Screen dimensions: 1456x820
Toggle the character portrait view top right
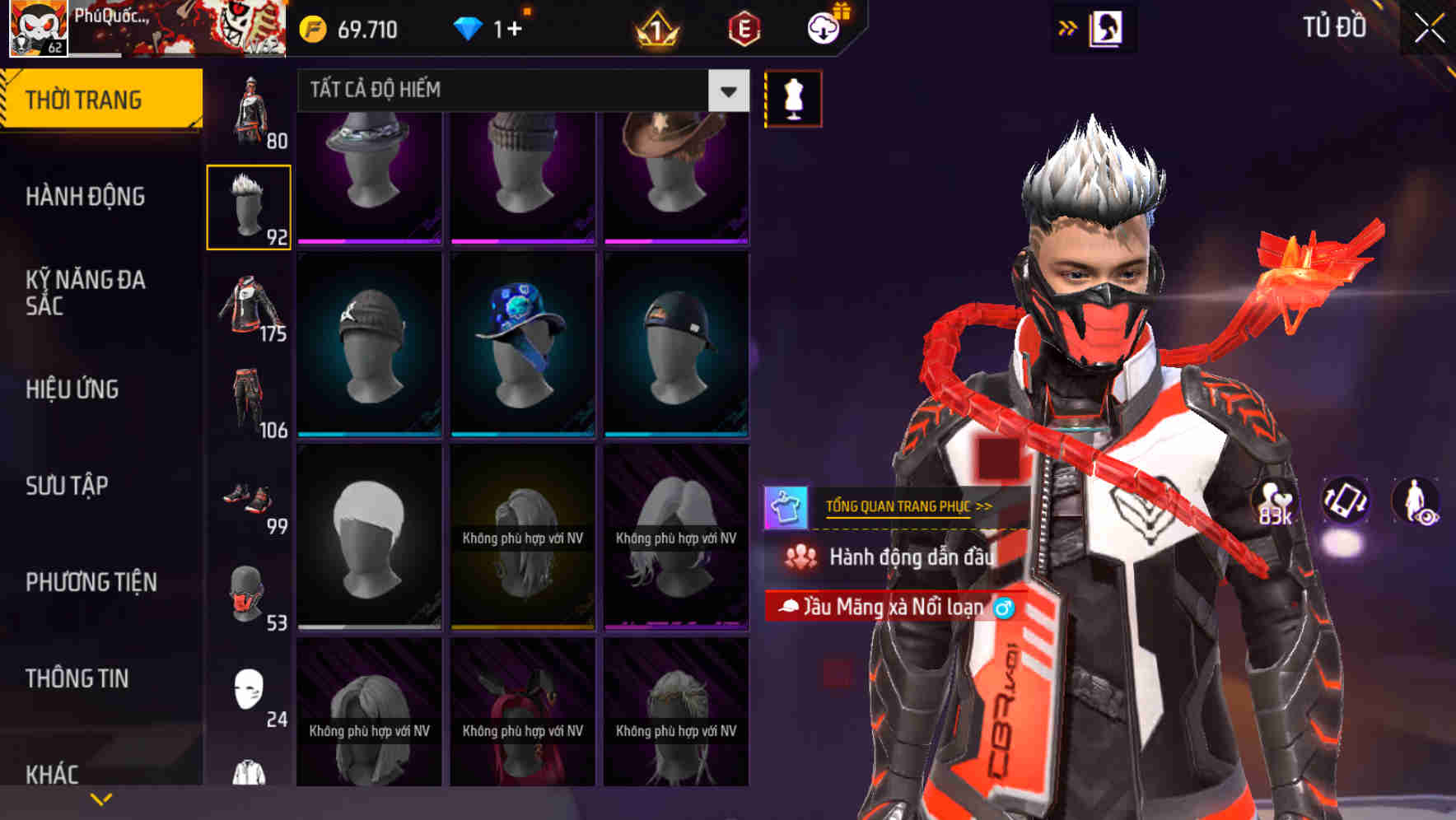pos(1107,27)
